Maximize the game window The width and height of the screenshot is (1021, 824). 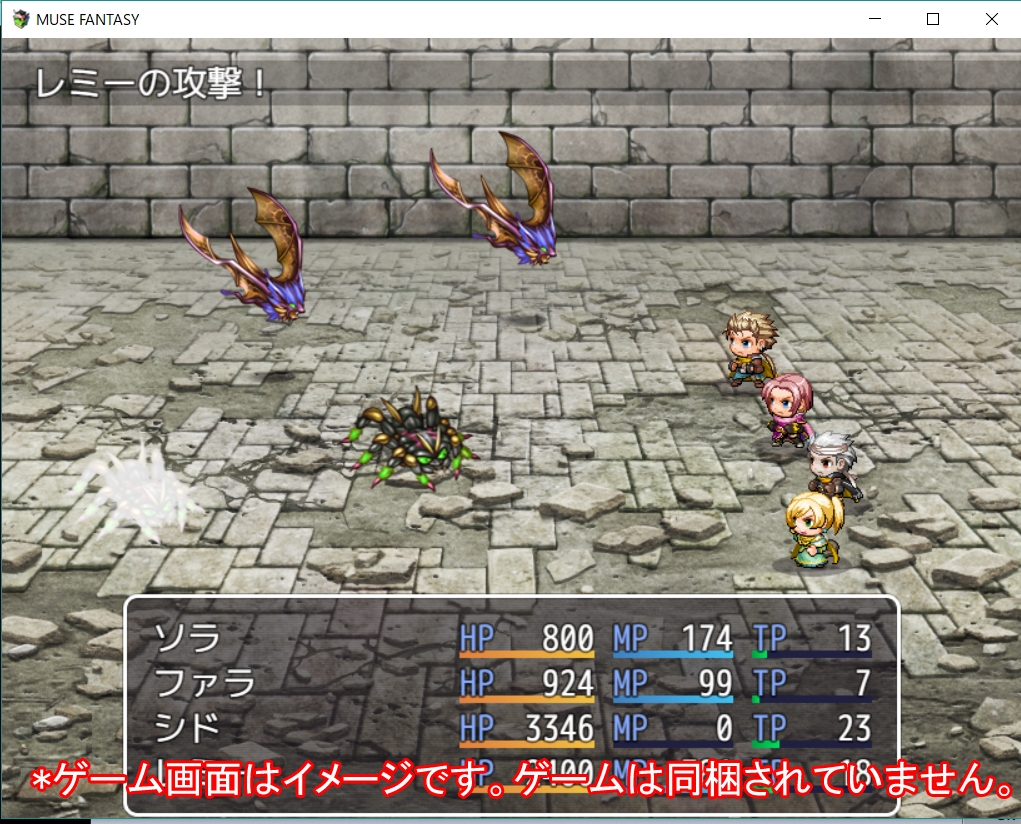(x=933, y=19)
